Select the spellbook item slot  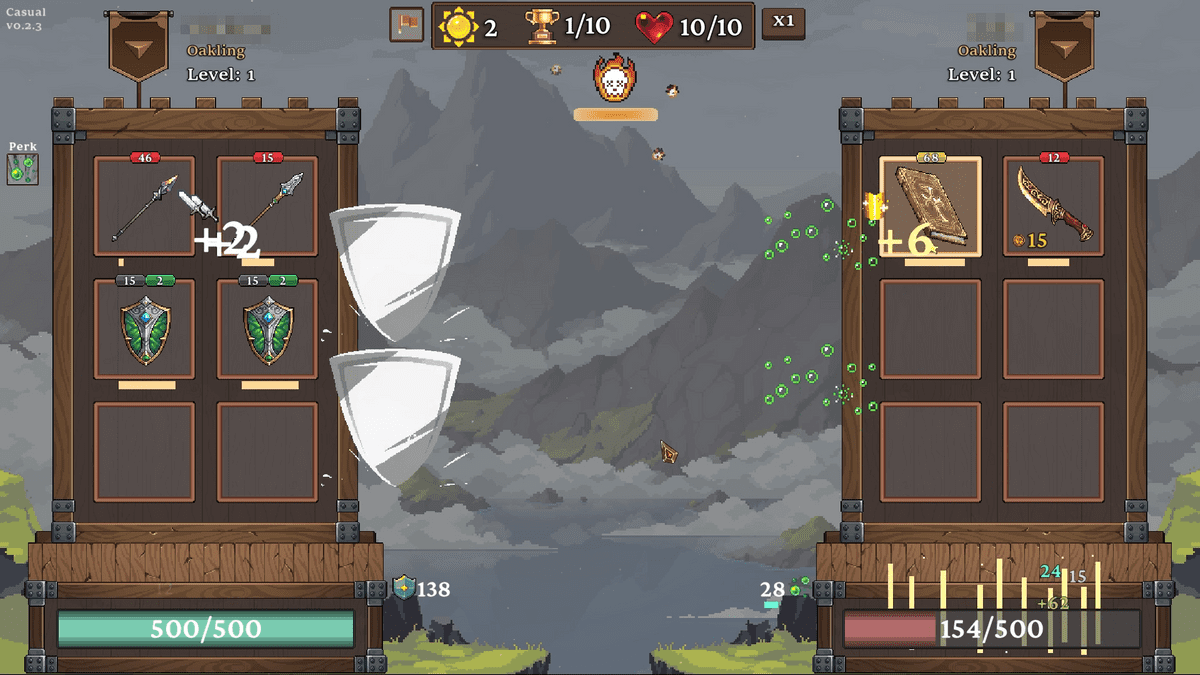click(x=930, y=207)
